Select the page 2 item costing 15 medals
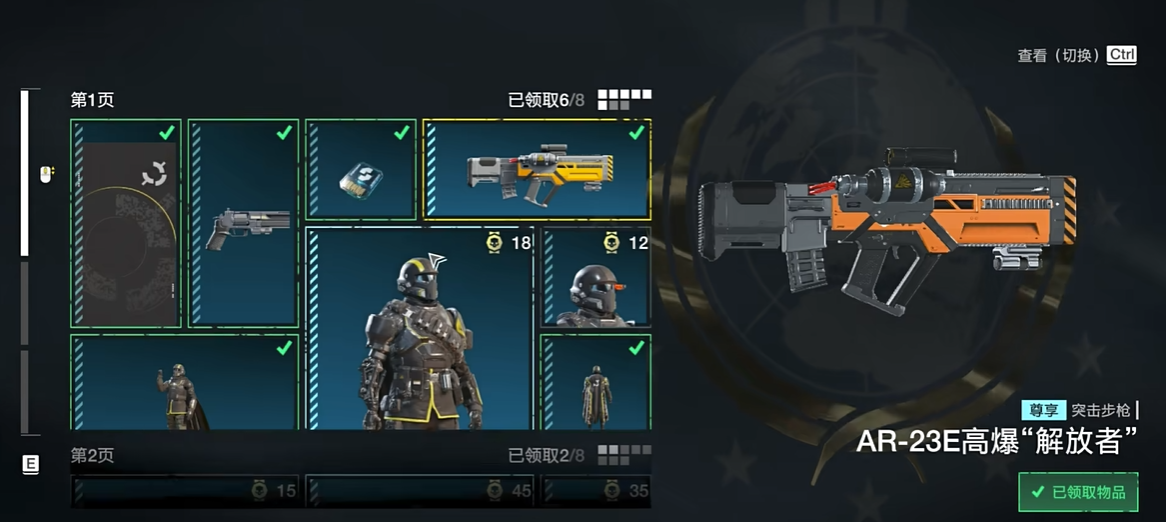1166x522 pixels. (185, 491)
